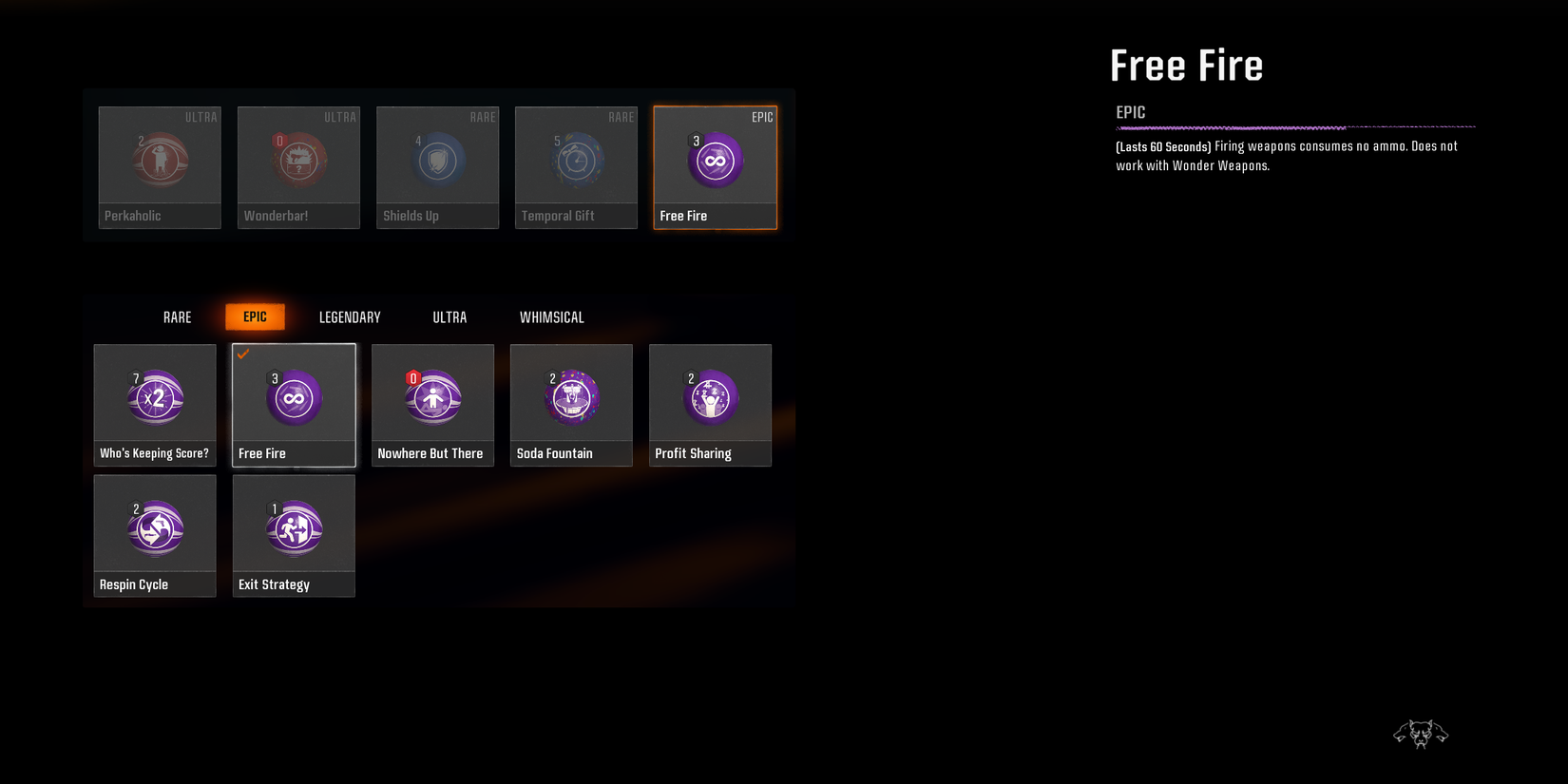1568x784 pixels.
Task: Click the Free Fire title heading
Action: coord(1186,65)
